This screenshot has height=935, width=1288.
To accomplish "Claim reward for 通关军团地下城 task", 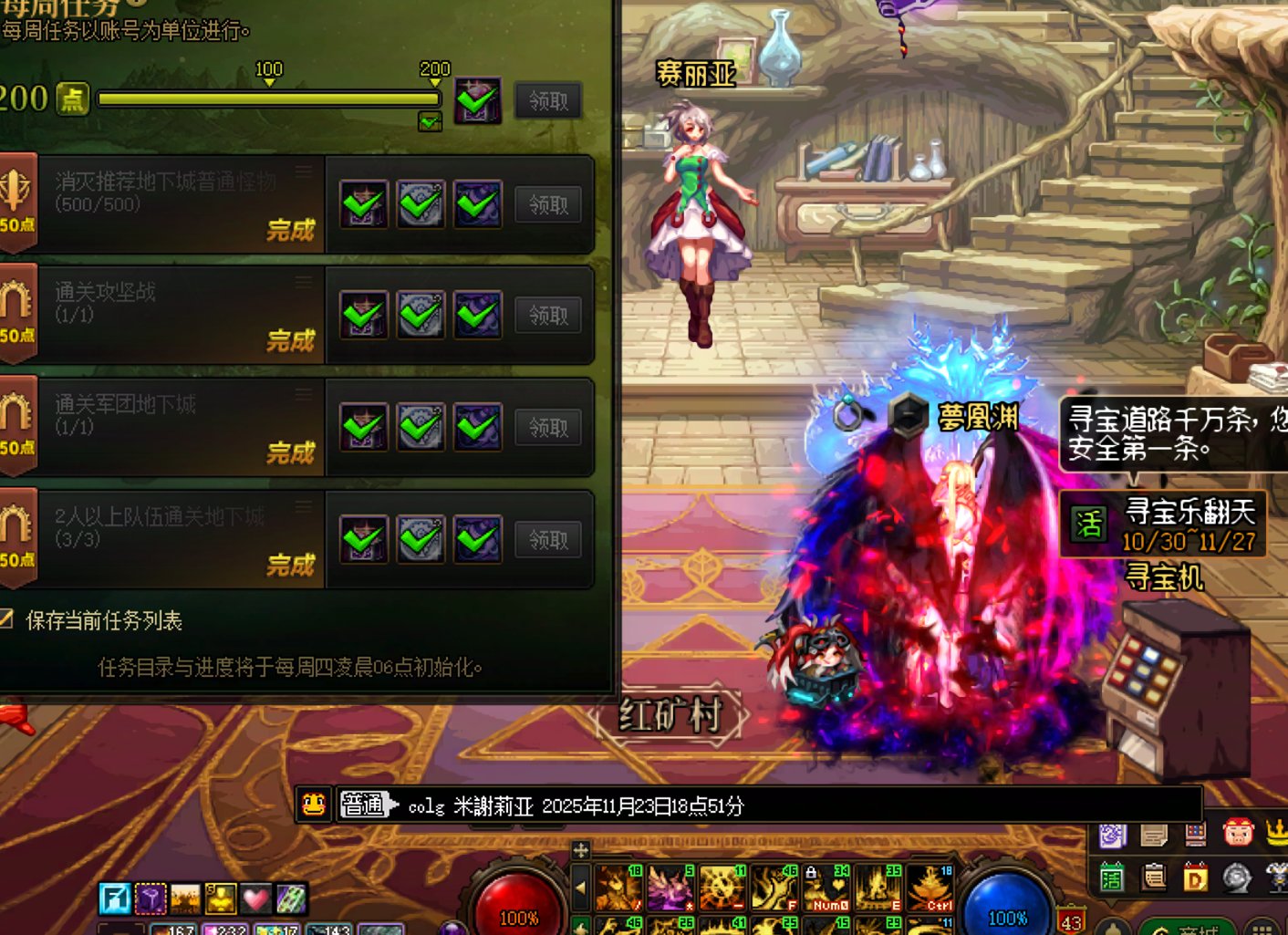I will pyautogui.click(x=548, y=428).
